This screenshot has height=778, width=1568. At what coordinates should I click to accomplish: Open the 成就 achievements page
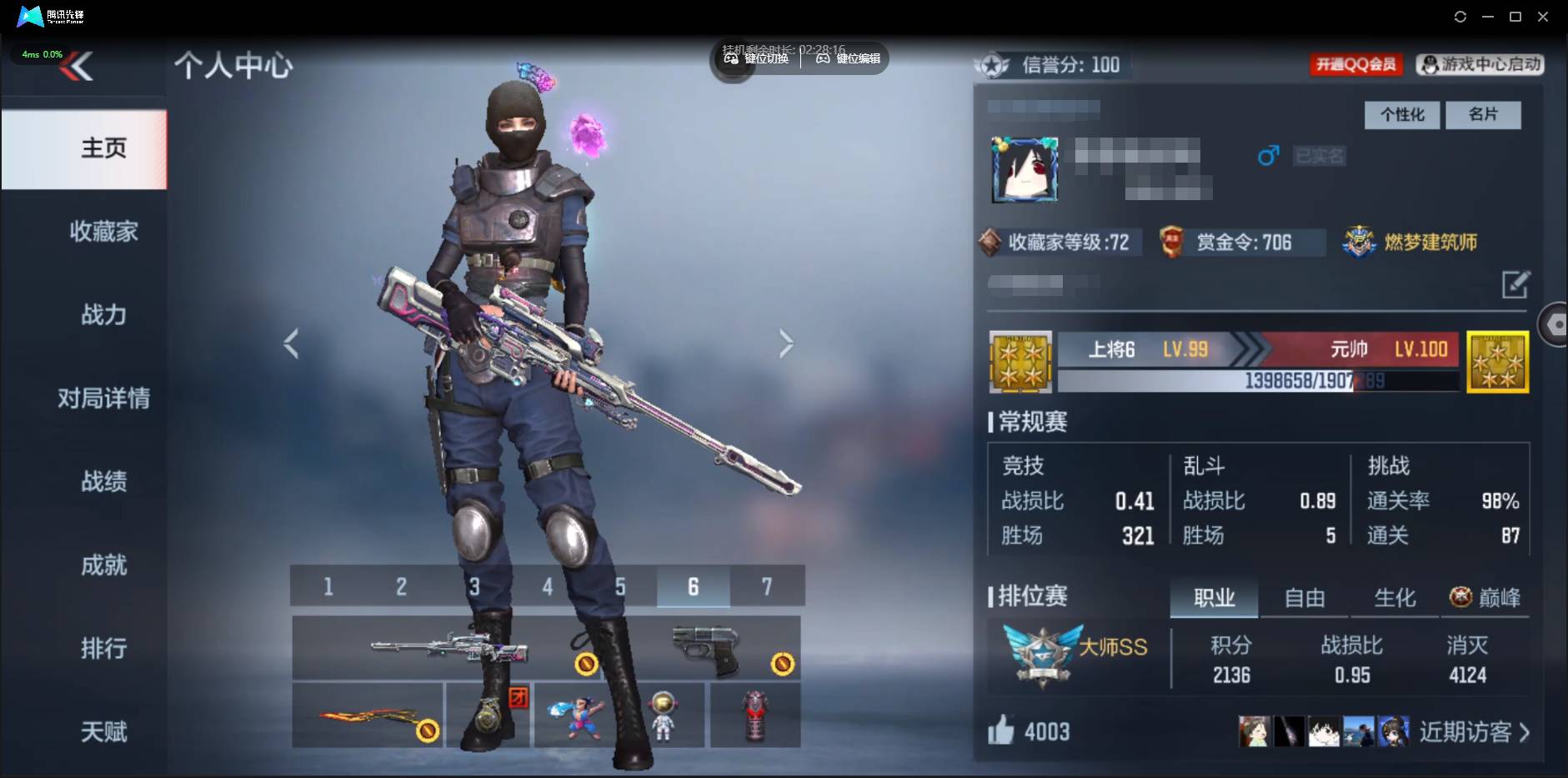click(103, 565)
